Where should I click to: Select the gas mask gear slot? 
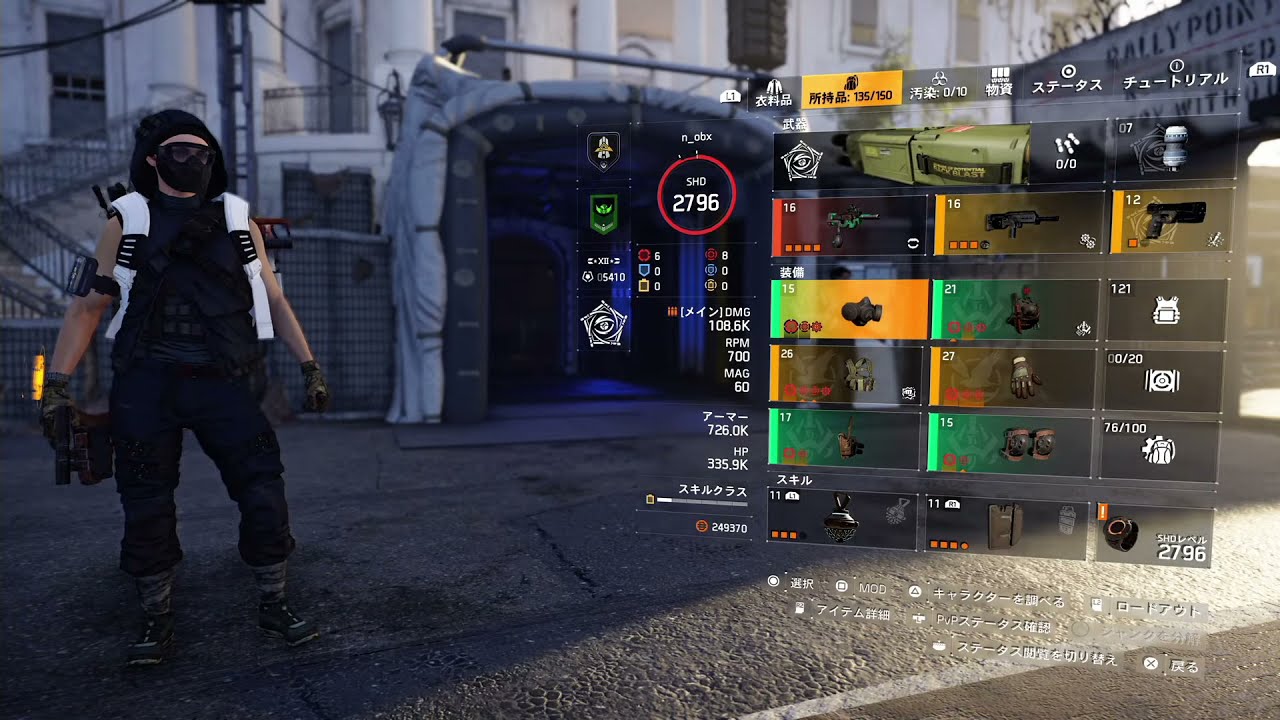(849, 308)
